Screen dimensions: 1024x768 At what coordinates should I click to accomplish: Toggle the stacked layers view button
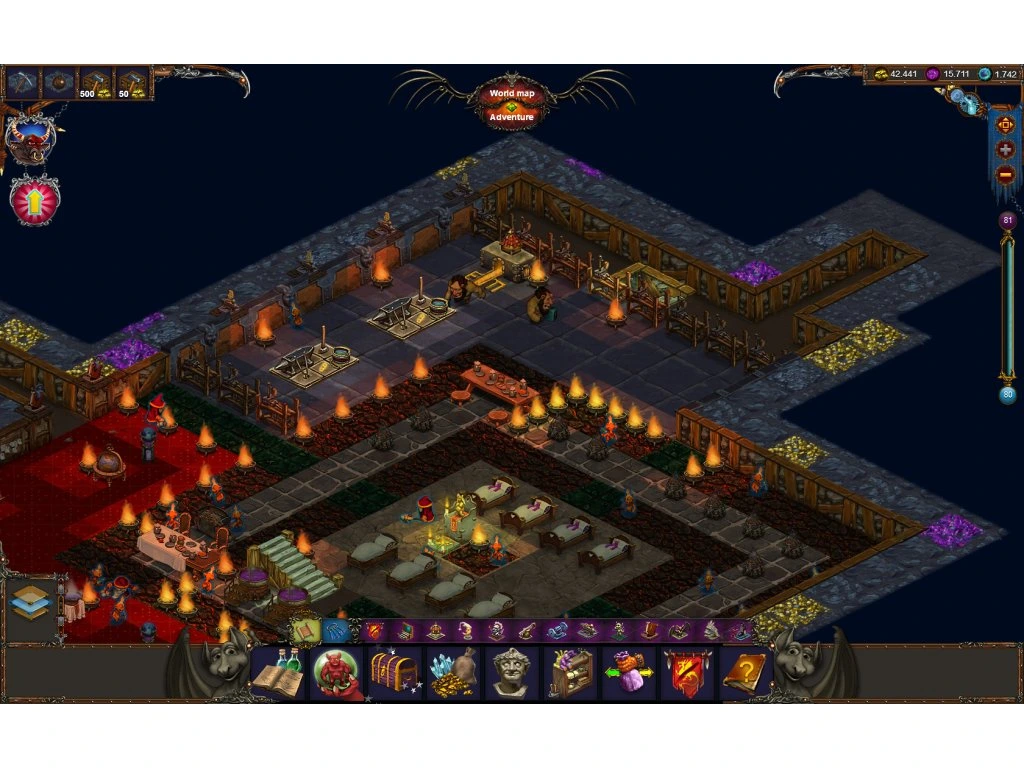pyautogui.click(x=30, y=601)
